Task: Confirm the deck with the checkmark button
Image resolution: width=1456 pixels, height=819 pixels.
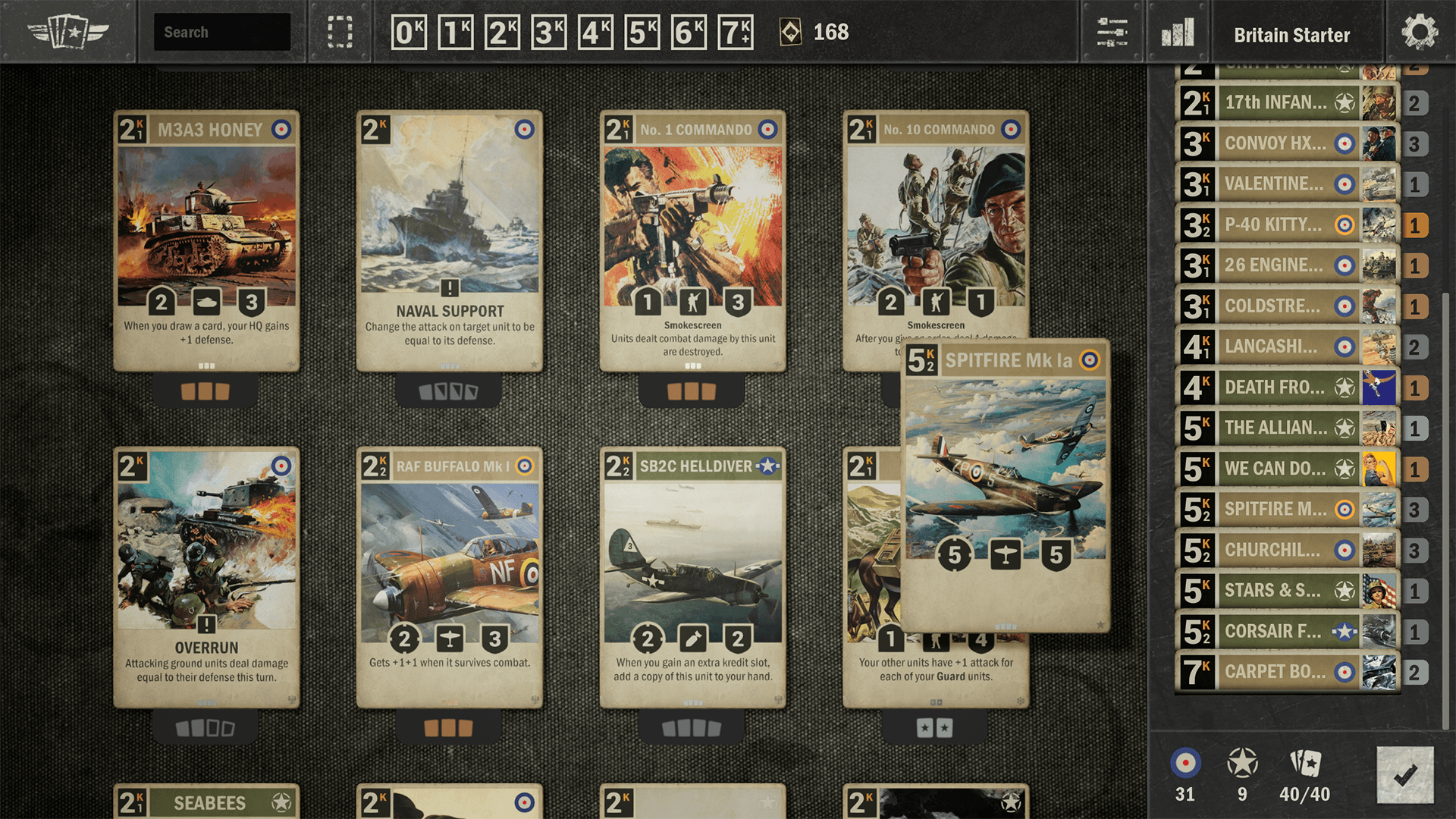Action: coord(1404,774)
